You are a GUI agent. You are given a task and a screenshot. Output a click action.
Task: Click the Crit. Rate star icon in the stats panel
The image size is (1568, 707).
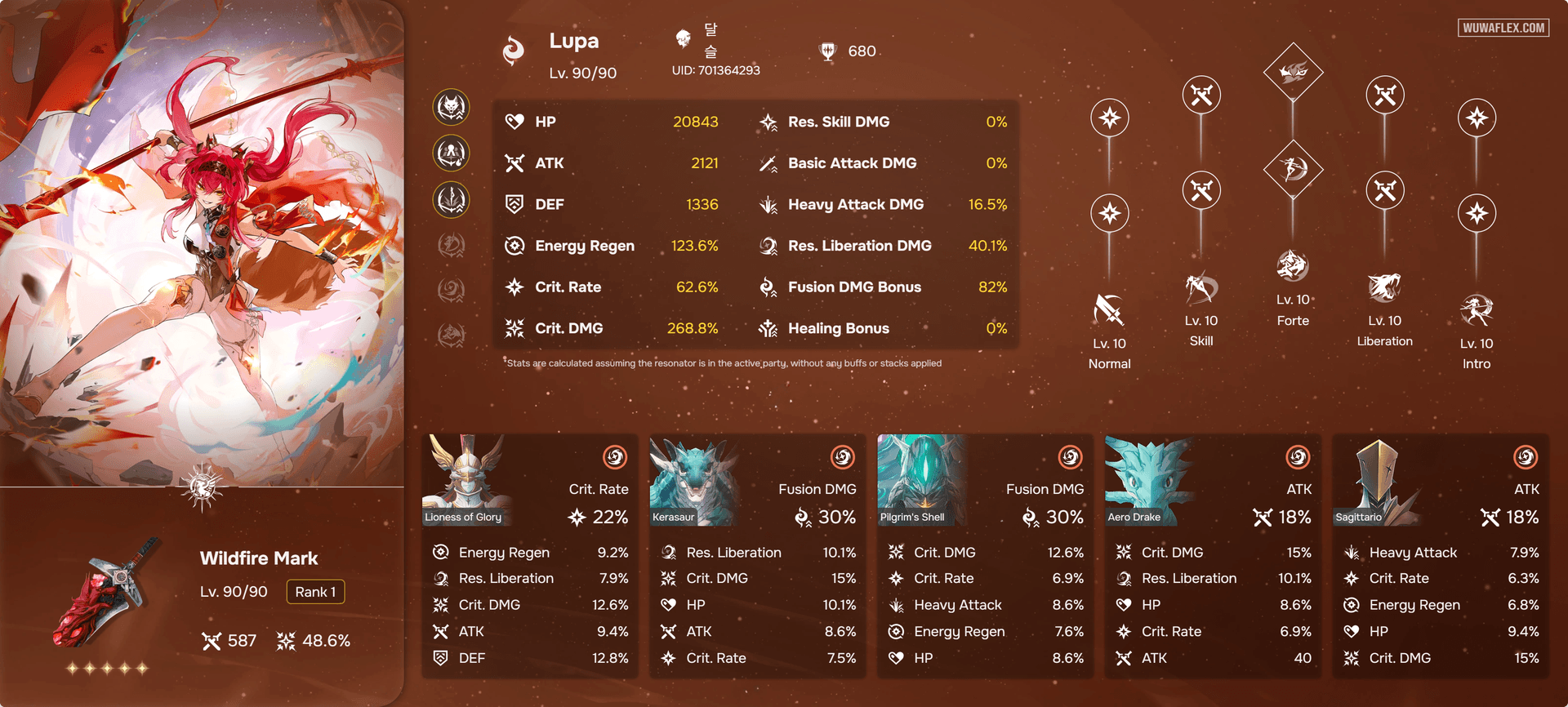tap(514, 287)
